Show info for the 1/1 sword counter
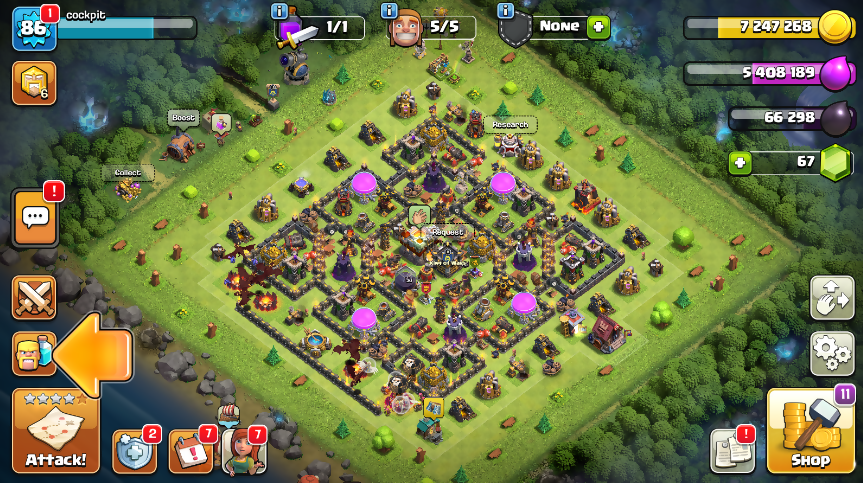 [x=279, y=10]
